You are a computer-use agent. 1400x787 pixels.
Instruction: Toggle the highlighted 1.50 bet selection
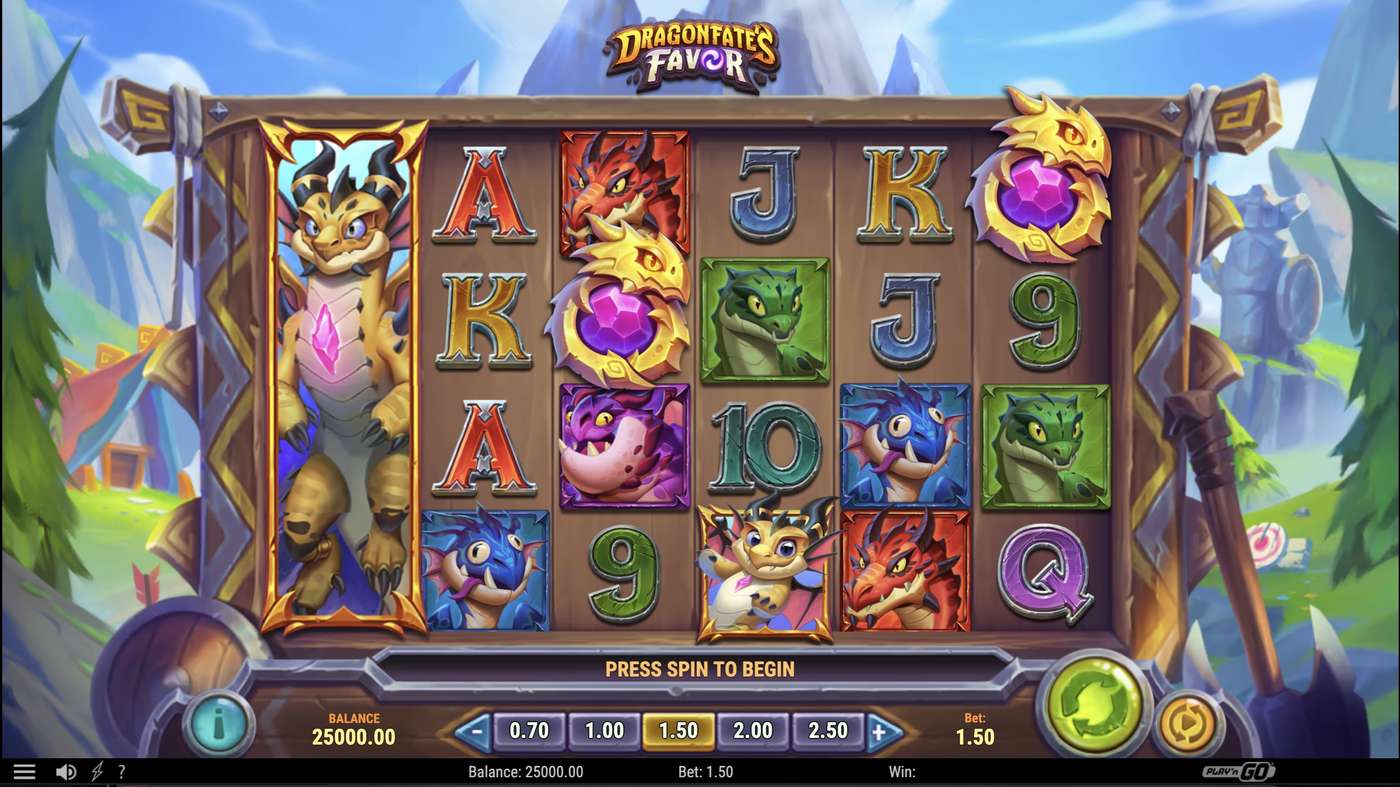click(678, 731)
